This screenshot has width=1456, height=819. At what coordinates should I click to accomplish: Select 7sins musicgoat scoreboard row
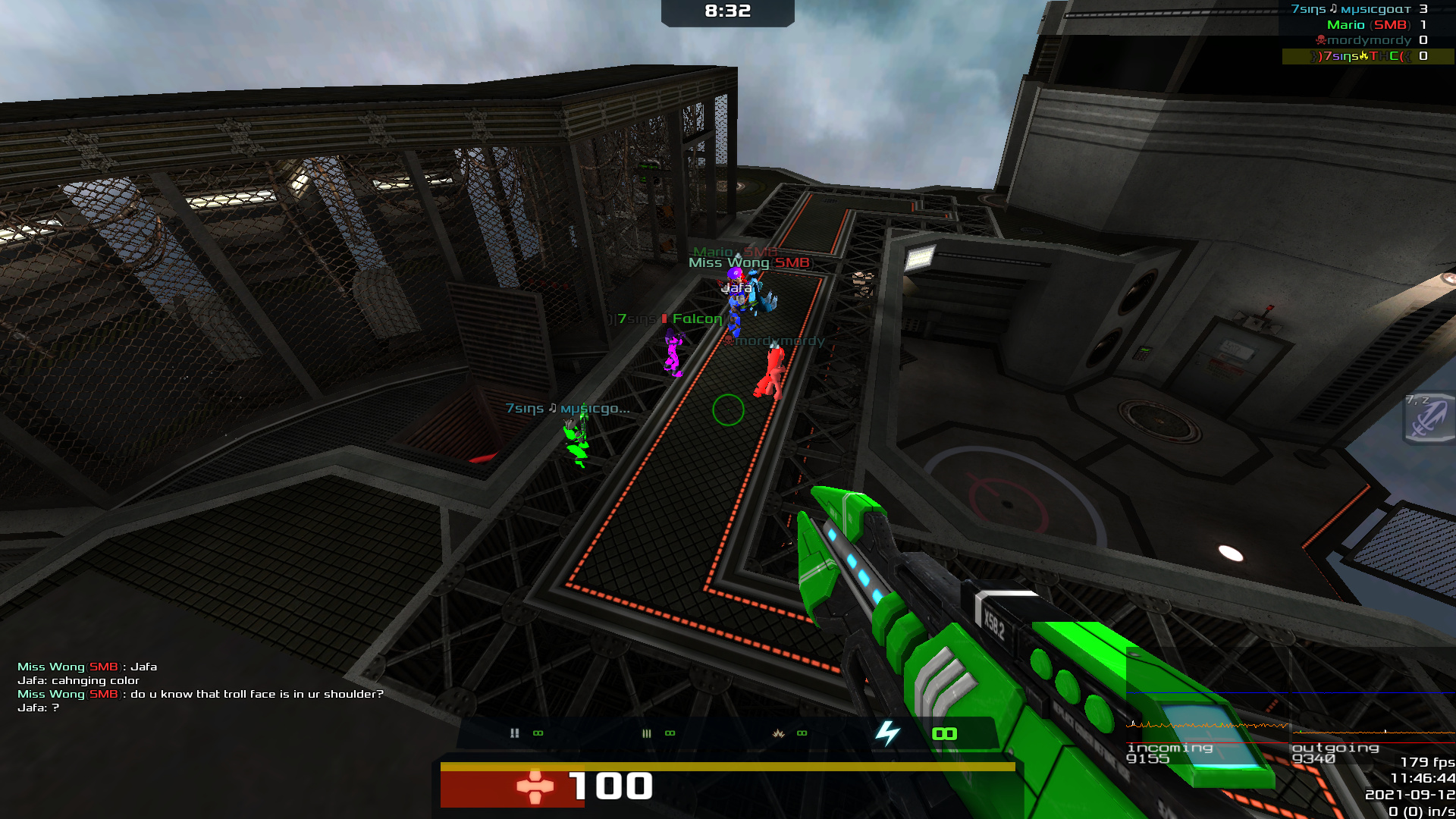(x=1357, y=9)
